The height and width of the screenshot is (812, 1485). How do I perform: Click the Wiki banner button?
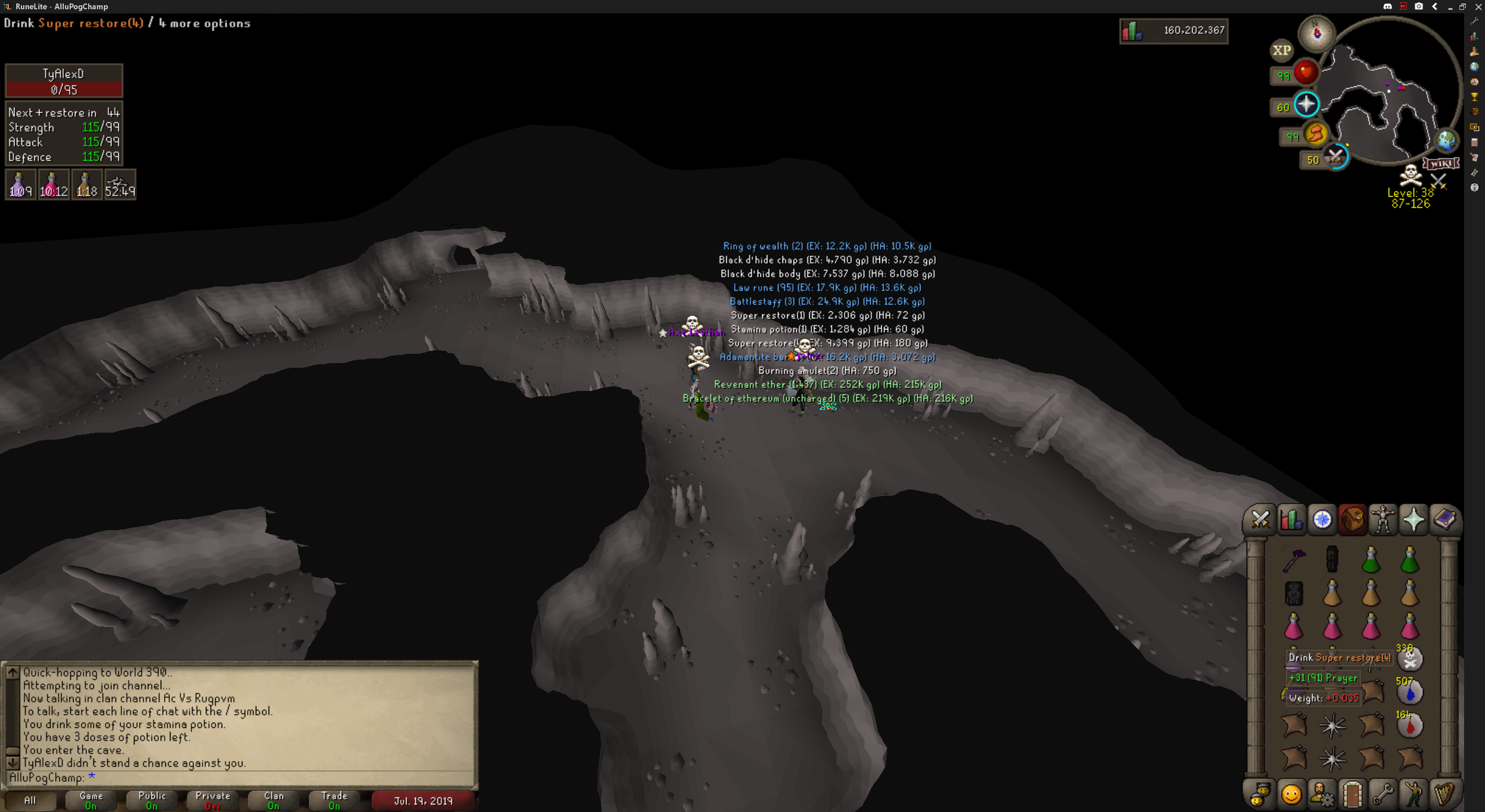point(1441,164)
